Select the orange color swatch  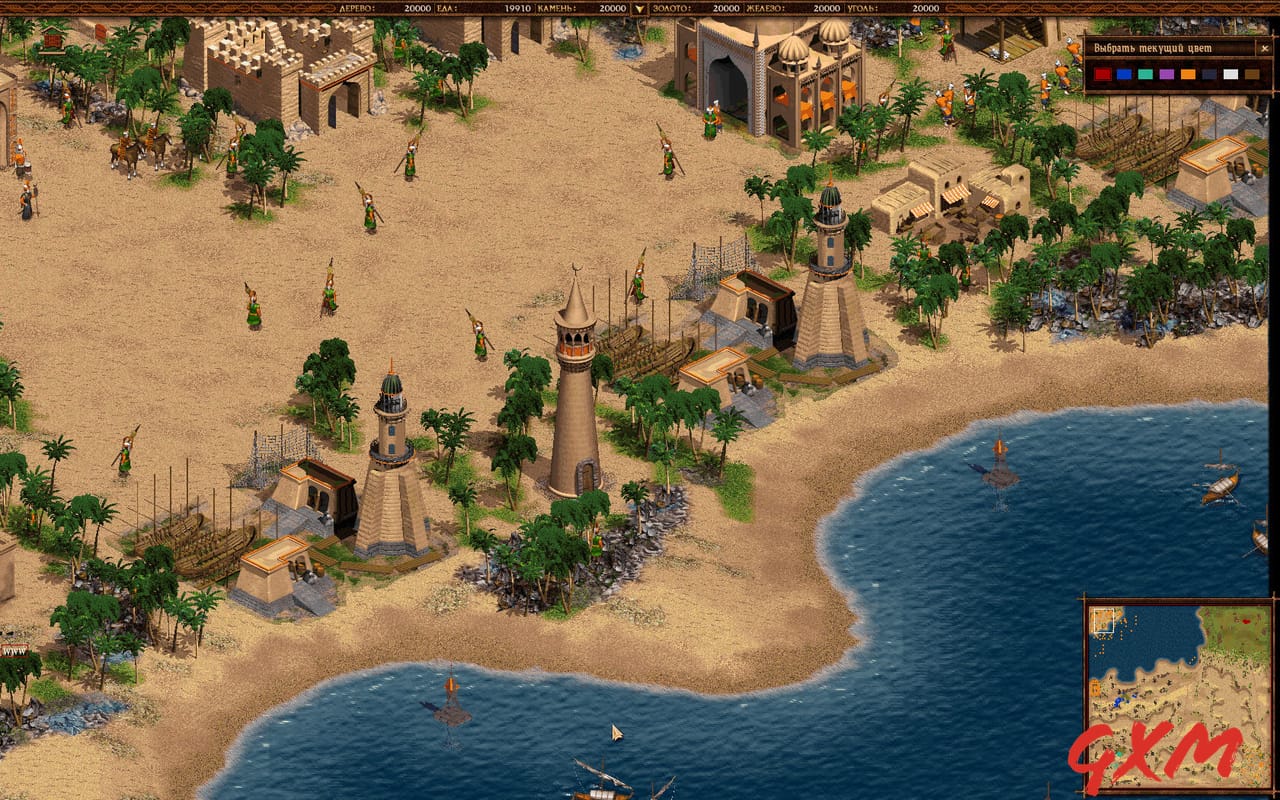[1188, 74]
